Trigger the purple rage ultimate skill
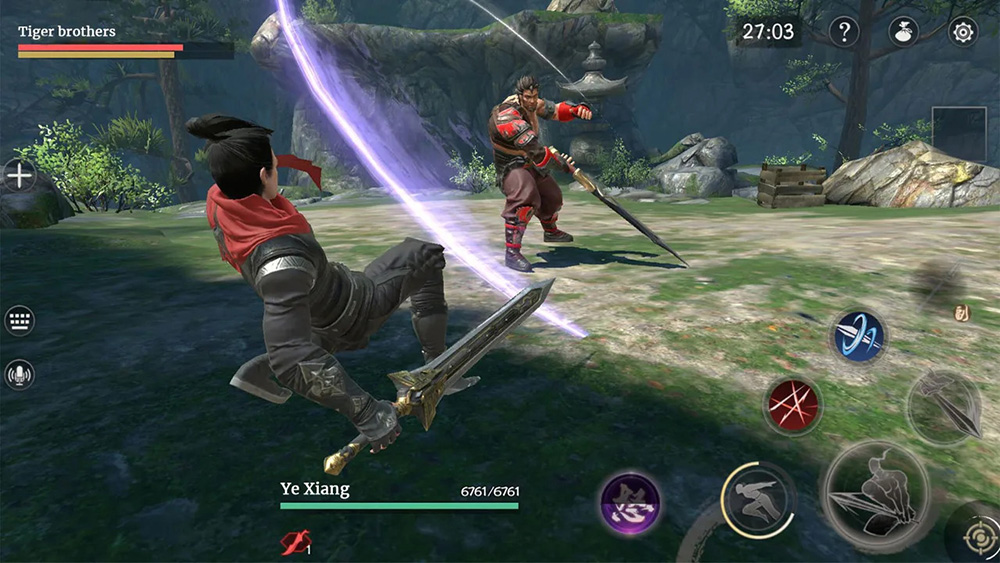 (631, 502)
